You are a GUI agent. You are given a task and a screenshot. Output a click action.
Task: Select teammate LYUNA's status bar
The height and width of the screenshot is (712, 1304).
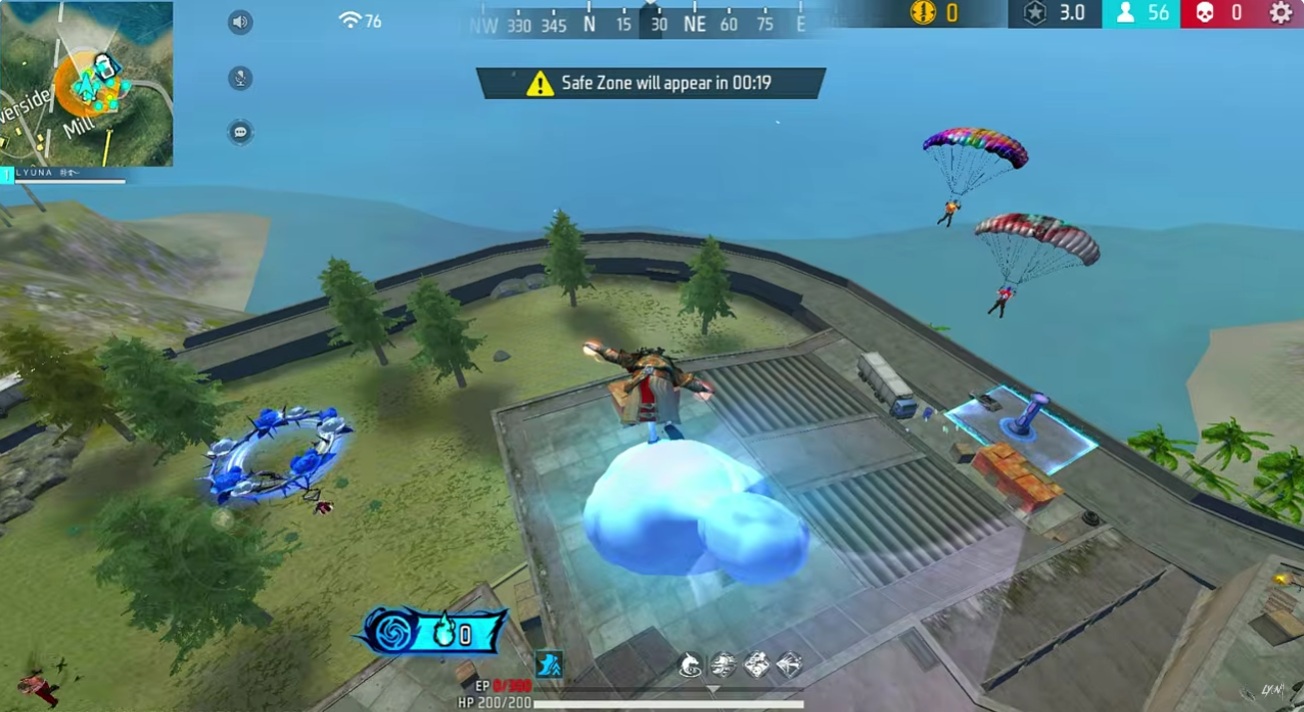point(65,175)
